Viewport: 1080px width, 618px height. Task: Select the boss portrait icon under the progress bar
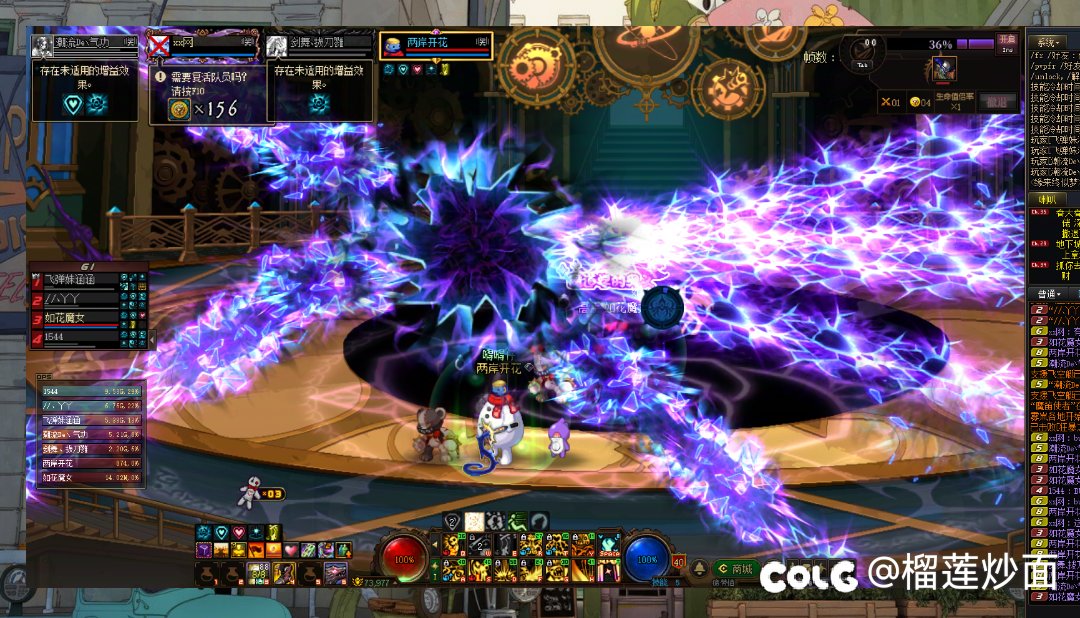[x=943, y=68]
